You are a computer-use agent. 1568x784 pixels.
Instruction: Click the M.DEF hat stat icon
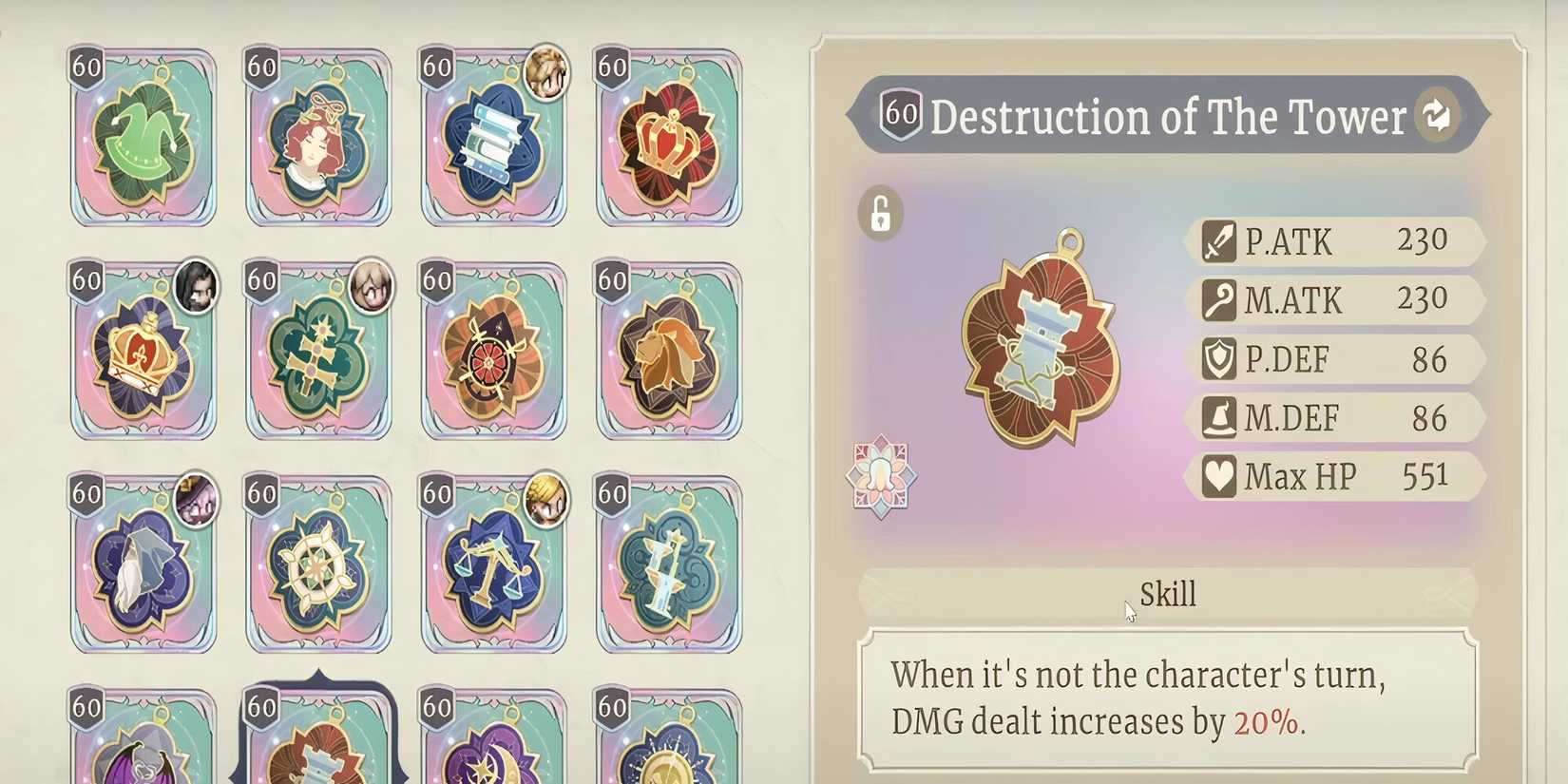point(1218,417)
